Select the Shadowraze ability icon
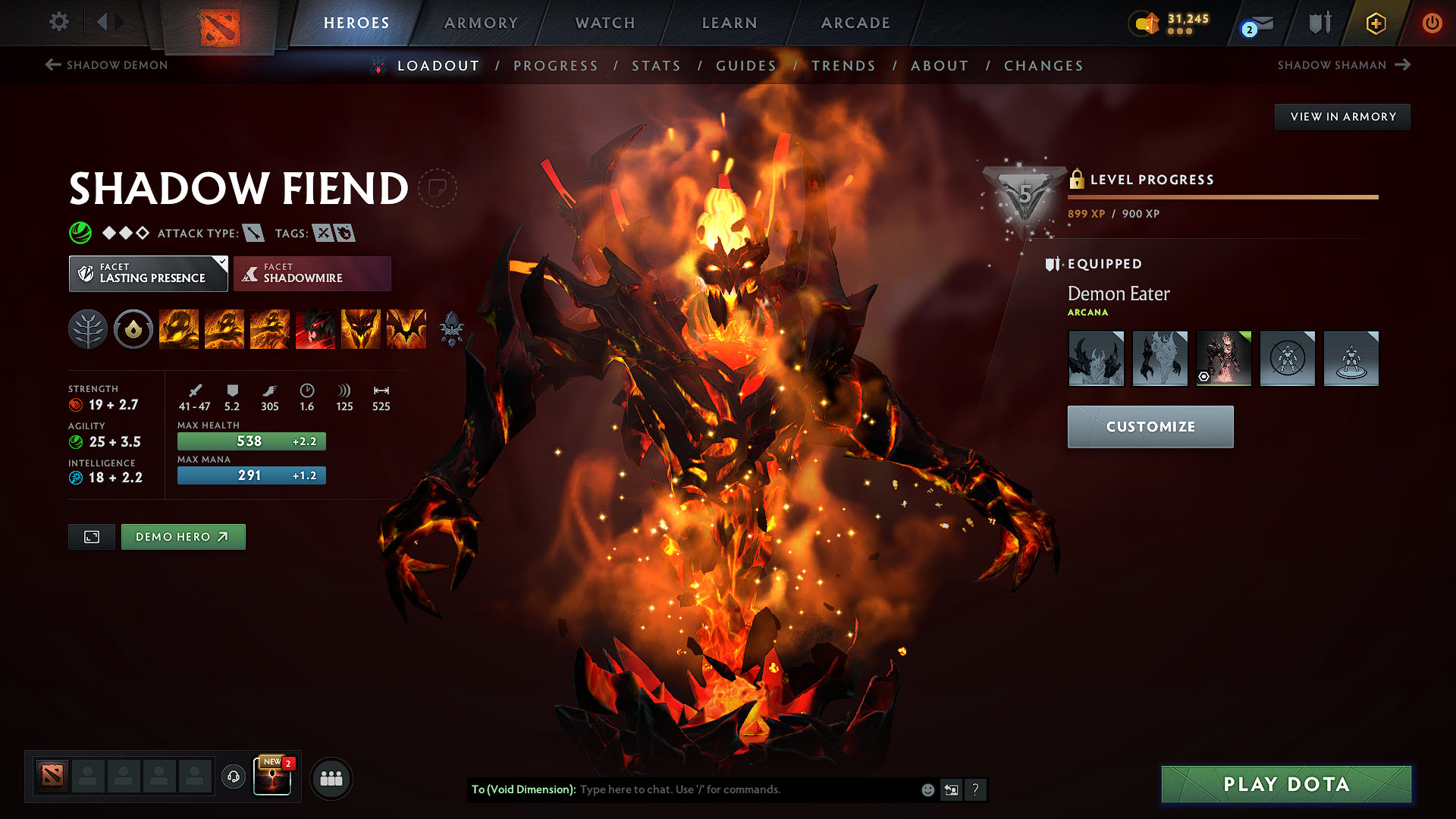The width and height of the screenshot is (1456, 819). tap(178, 328)
